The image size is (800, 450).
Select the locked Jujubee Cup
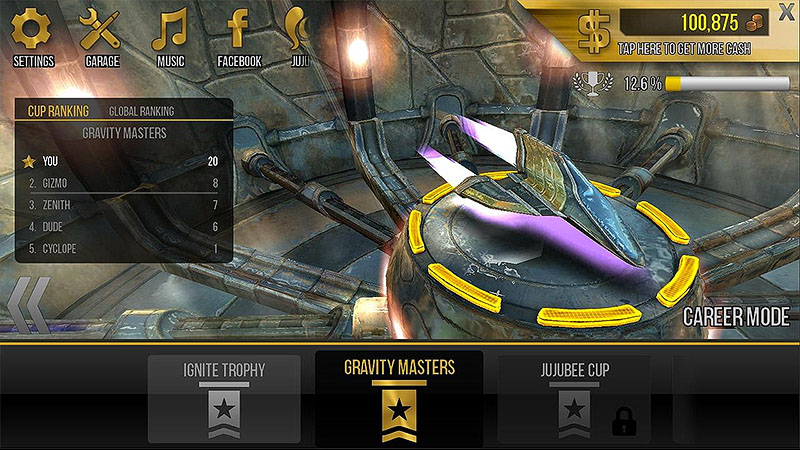(x=573, y=396)
